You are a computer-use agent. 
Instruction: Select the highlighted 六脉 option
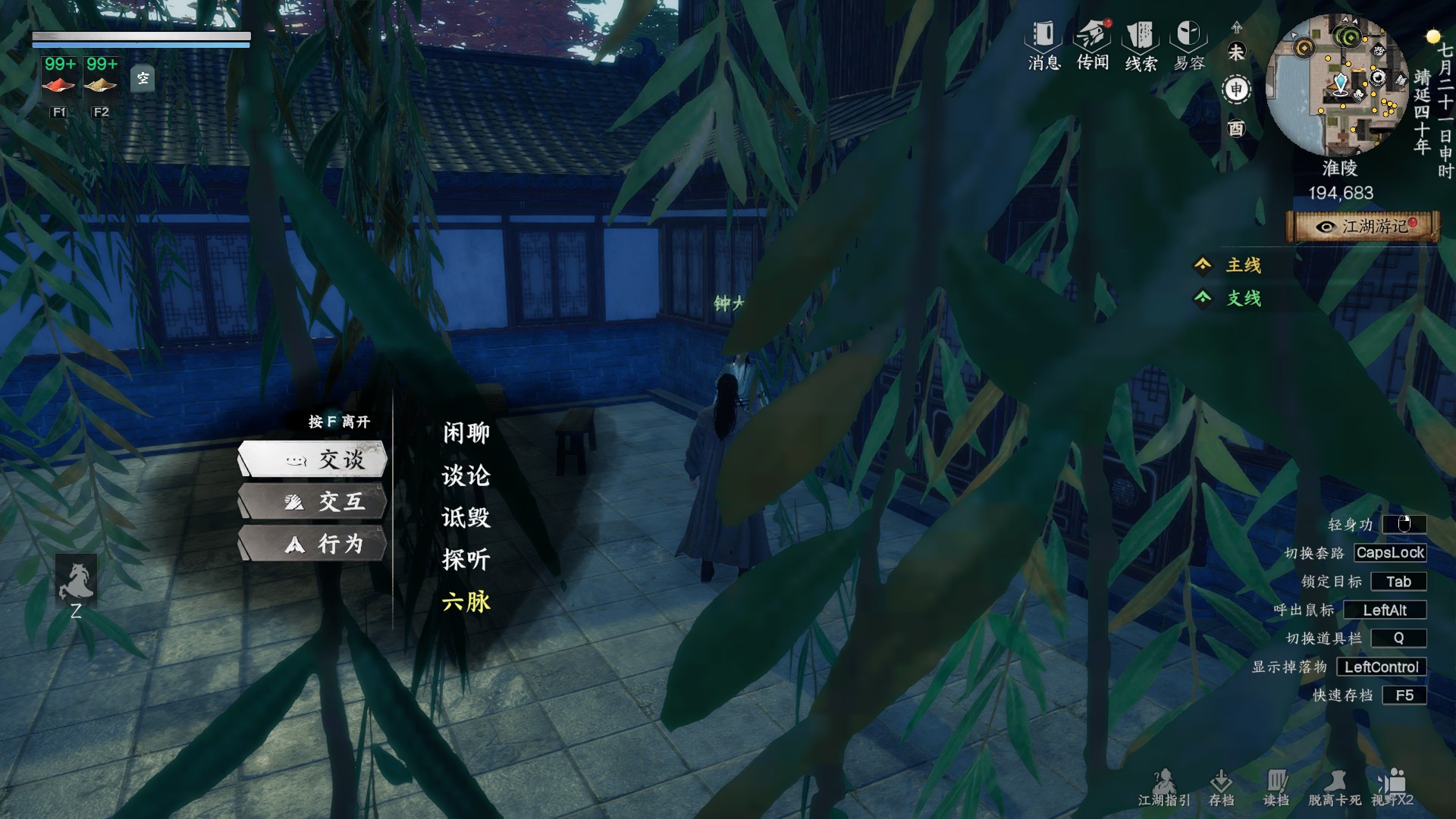(x=466, y=601)
